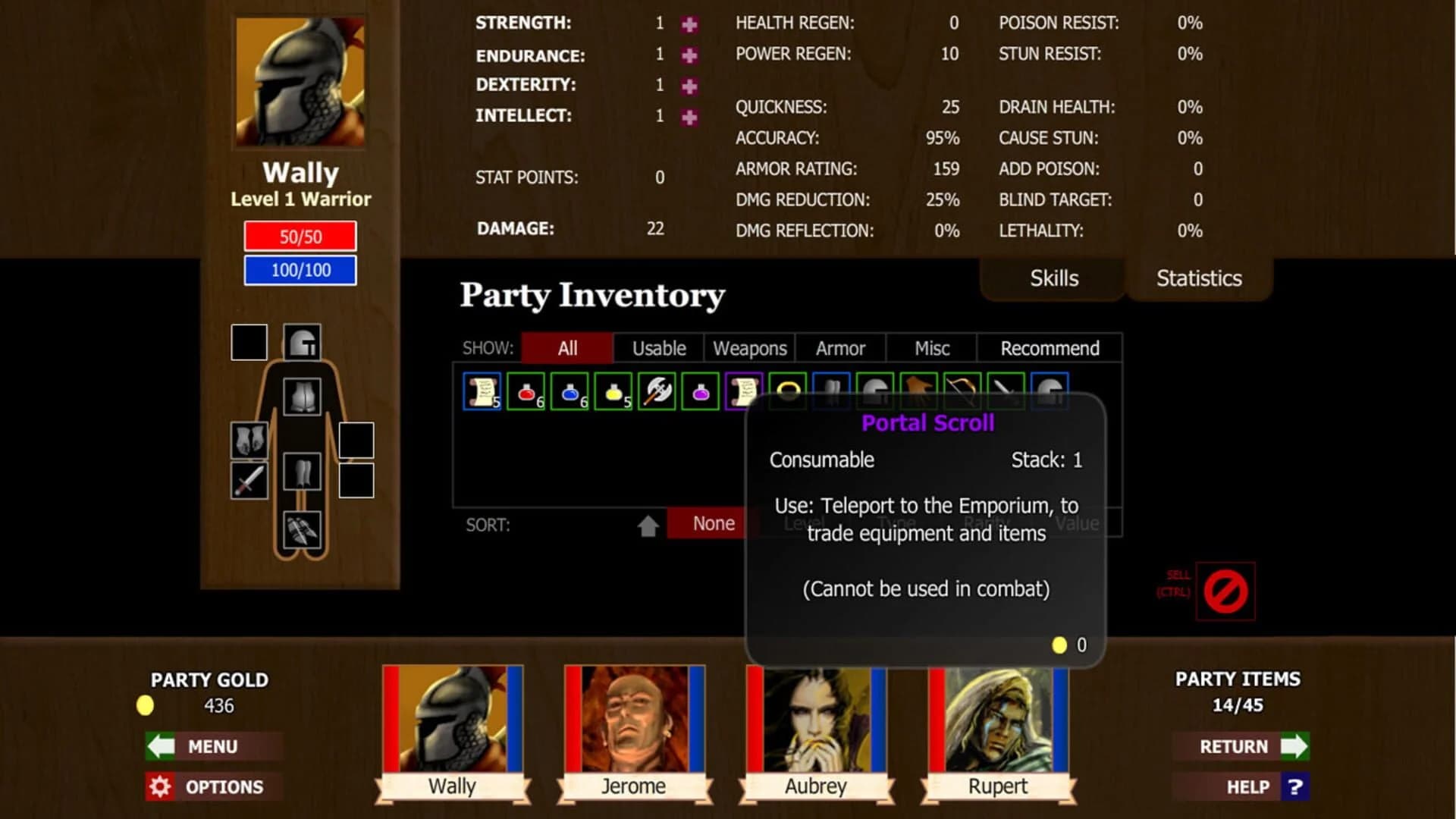The image size is (1456, 819).
Task: Click Wally's blue power bar
Action: pyautogui.click(x=300, y=269)
